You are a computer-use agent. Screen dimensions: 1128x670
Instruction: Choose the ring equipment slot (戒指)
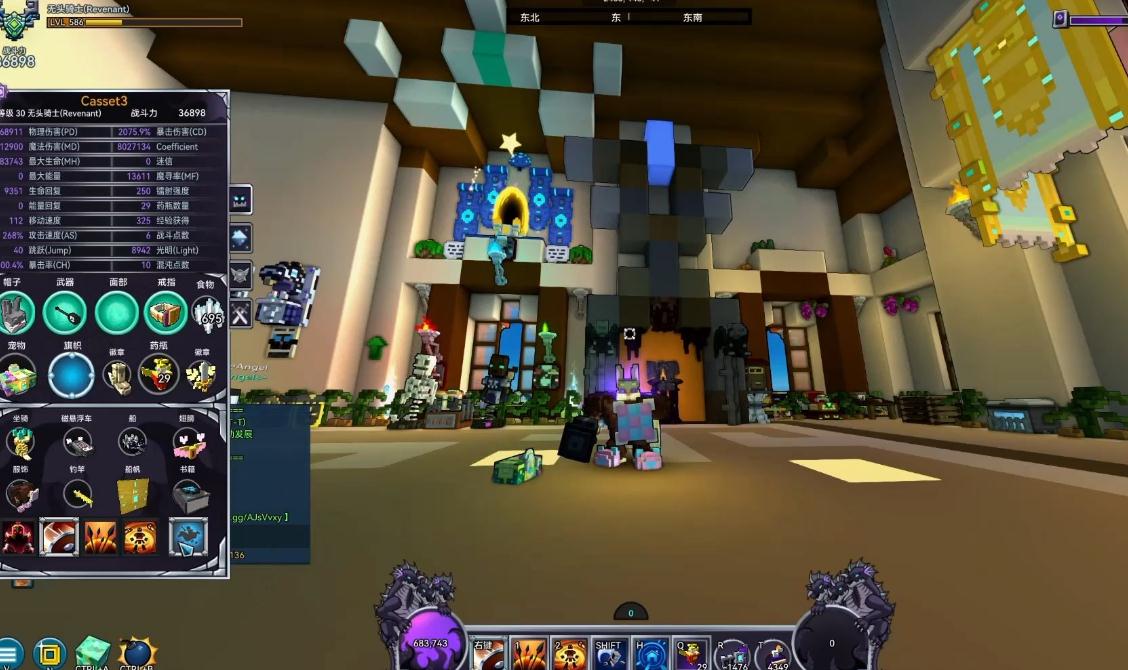tap(166, 314)
